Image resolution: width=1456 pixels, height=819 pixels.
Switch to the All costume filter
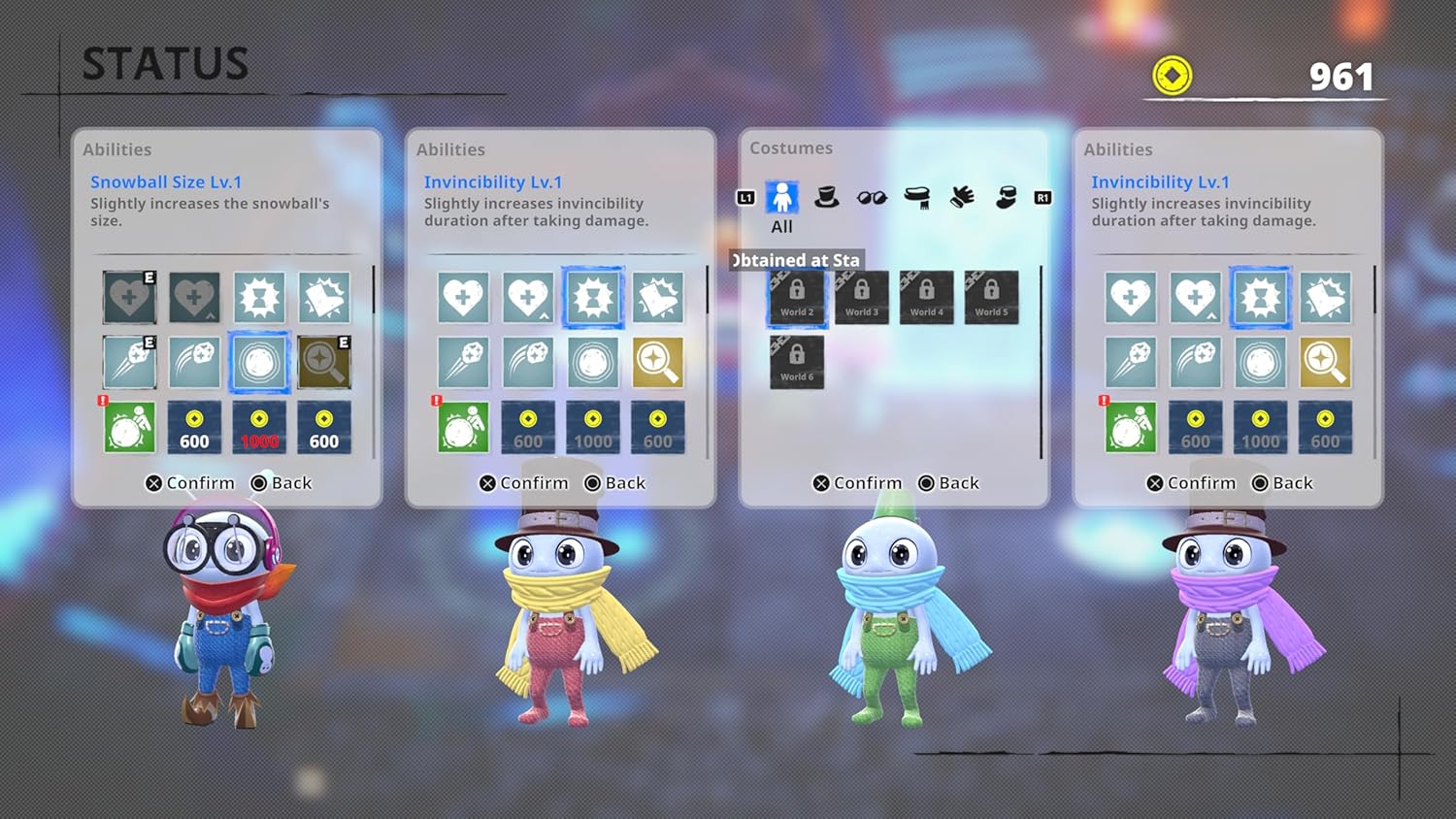[x=781, y=197]
